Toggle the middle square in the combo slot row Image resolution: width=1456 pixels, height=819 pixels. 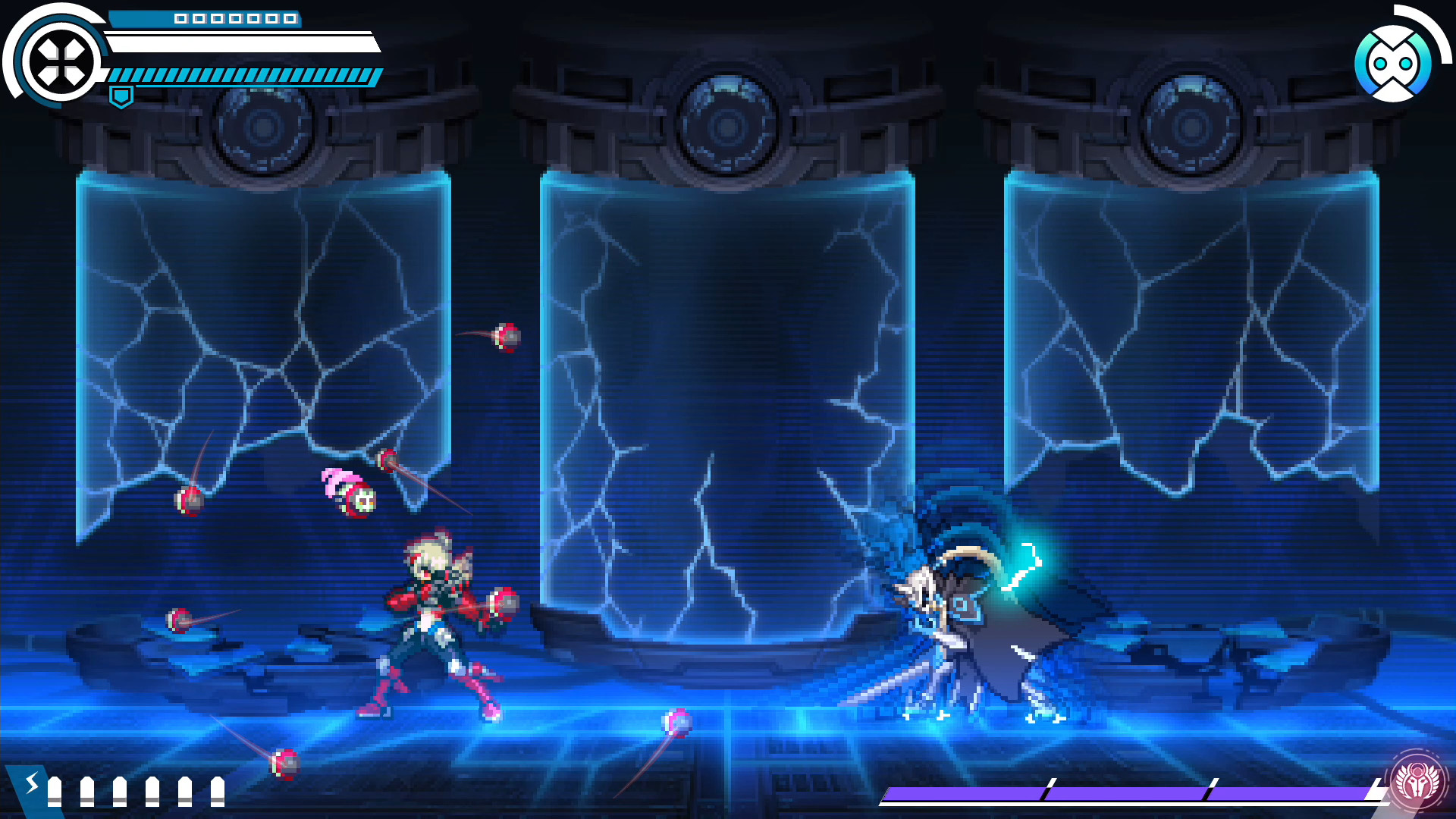pyautogui.click(x=234, y=19)
